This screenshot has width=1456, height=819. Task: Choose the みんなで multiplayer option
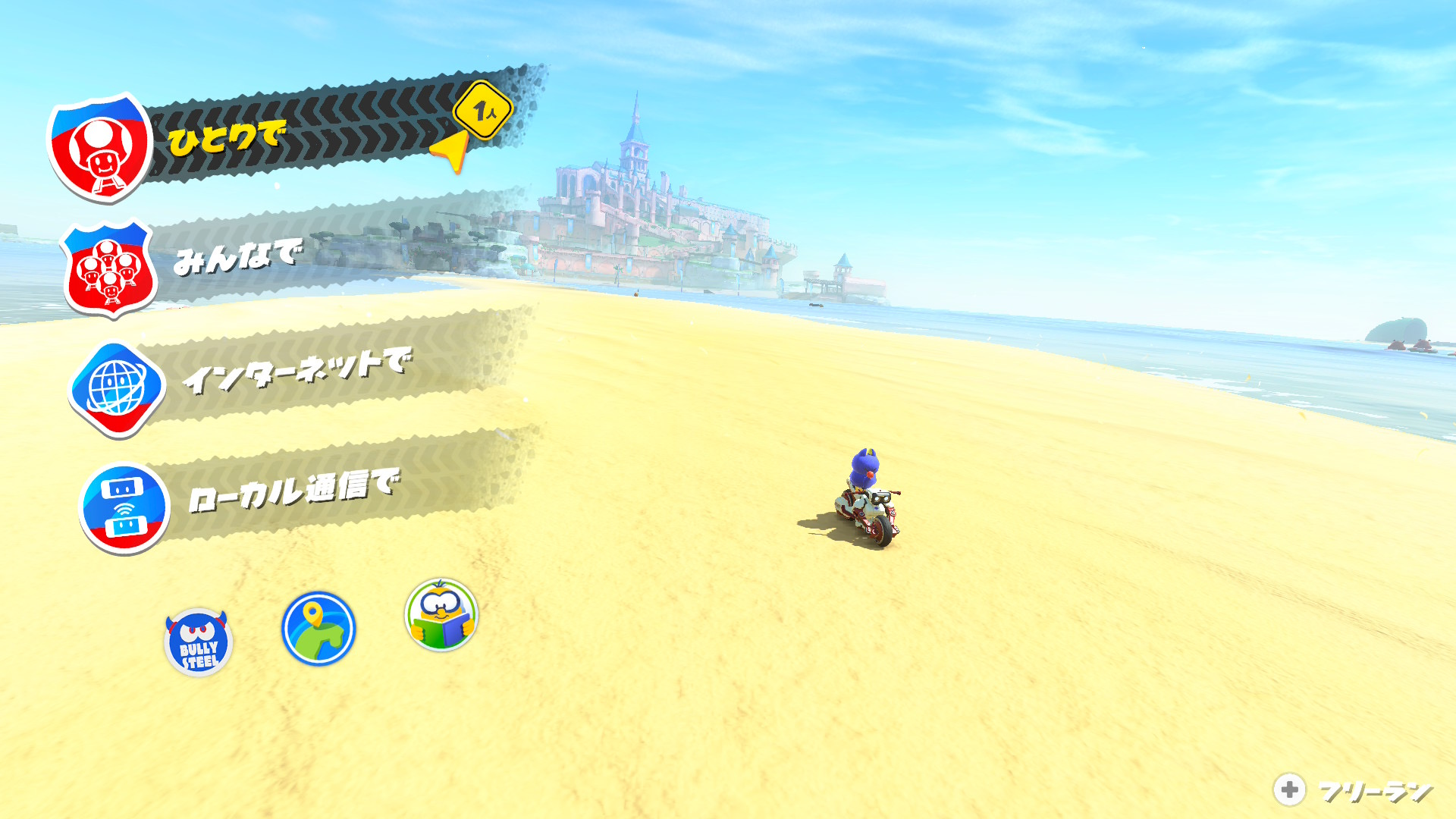237,258
